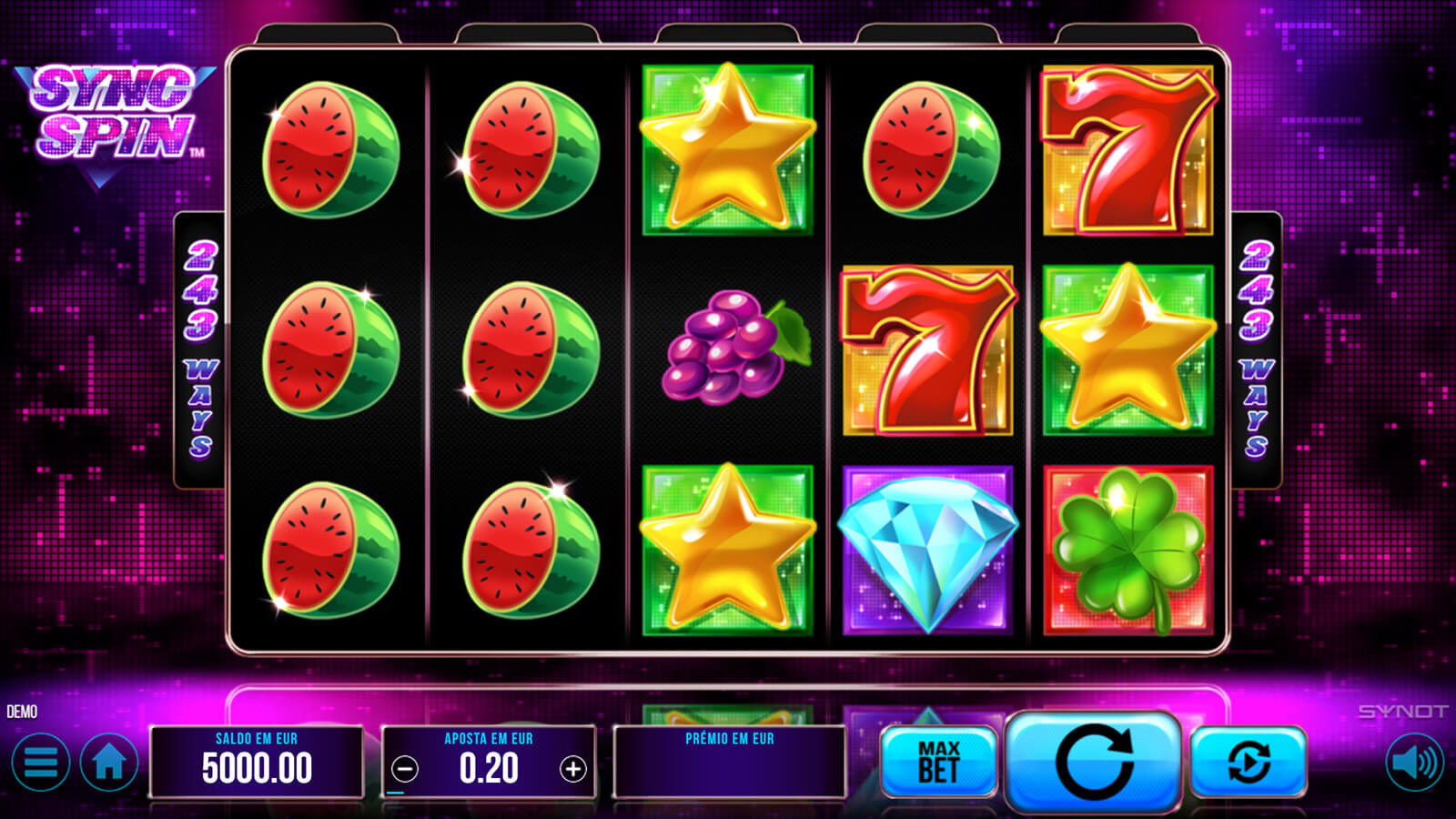Open the hamburger menu

(x=41, y=763)
